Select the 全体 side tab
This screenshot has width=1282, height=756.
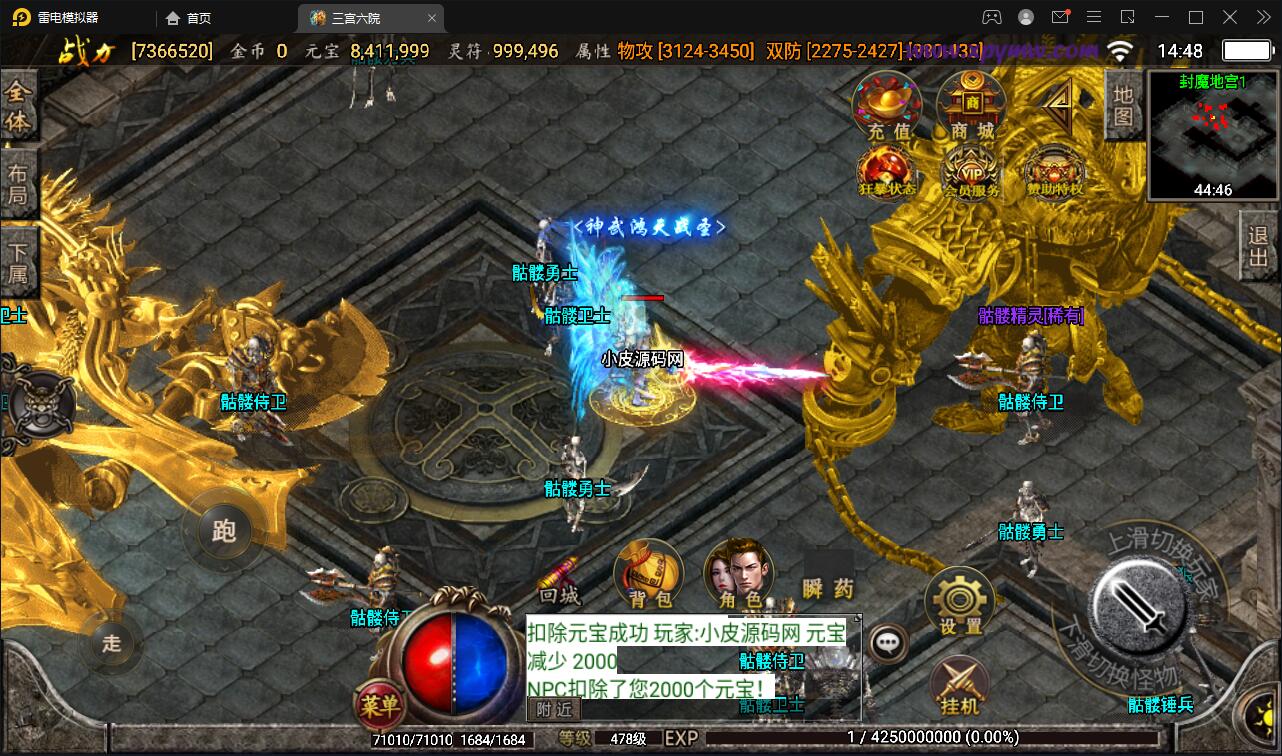[x=18, y=106]
